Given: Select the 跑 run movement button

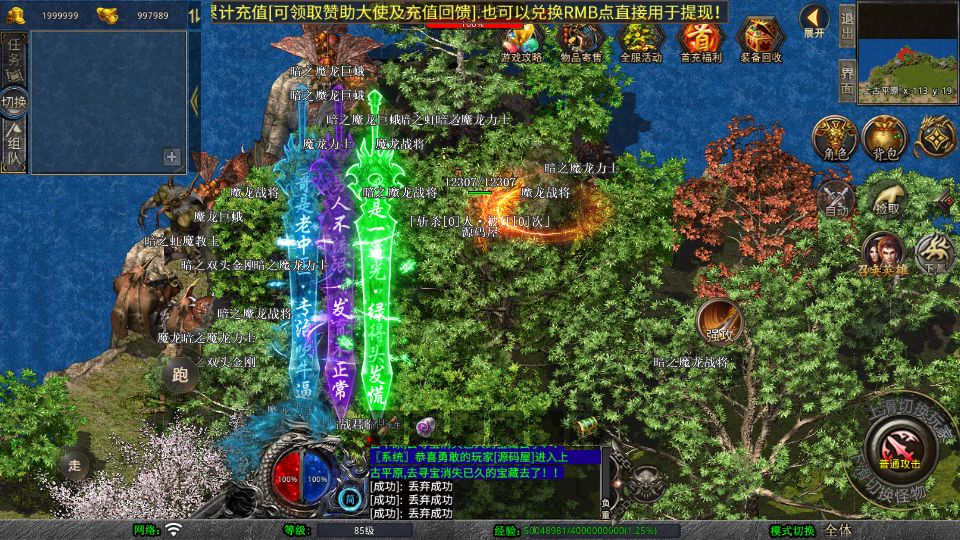Looking at the screenshot, I should [180, 376].
